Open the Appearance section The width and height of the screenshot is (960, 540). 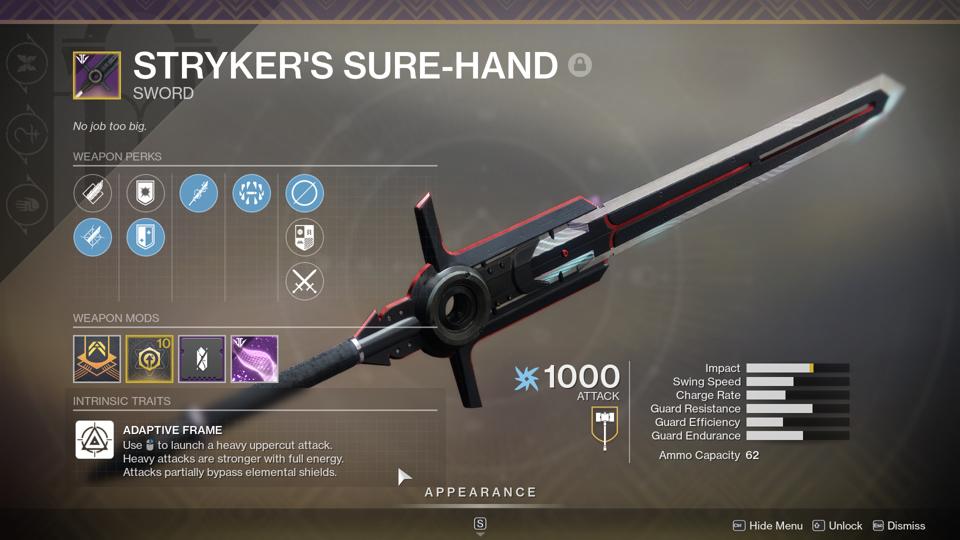click(x=480, y=492)
